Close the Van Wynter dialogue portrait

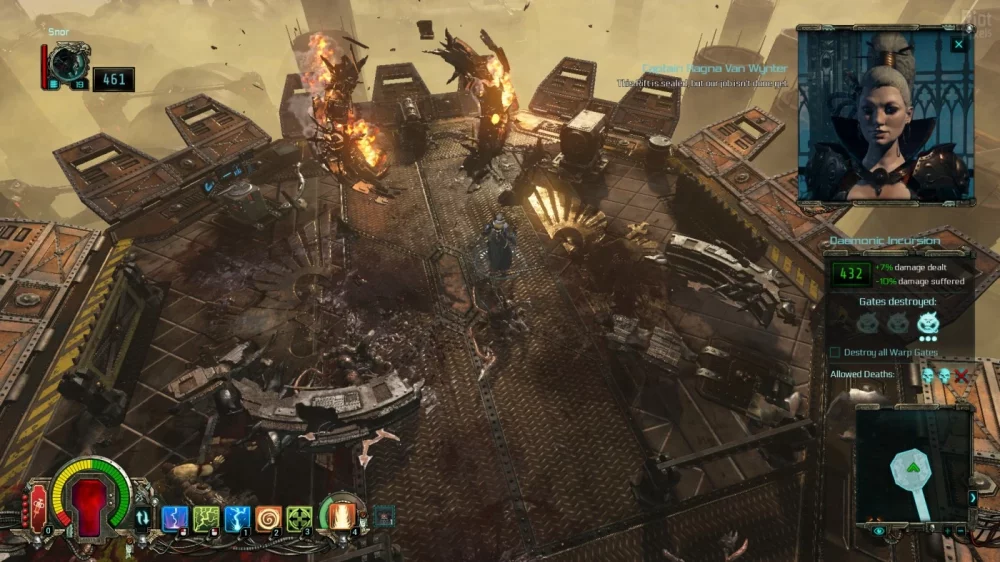tap(959, 44)
